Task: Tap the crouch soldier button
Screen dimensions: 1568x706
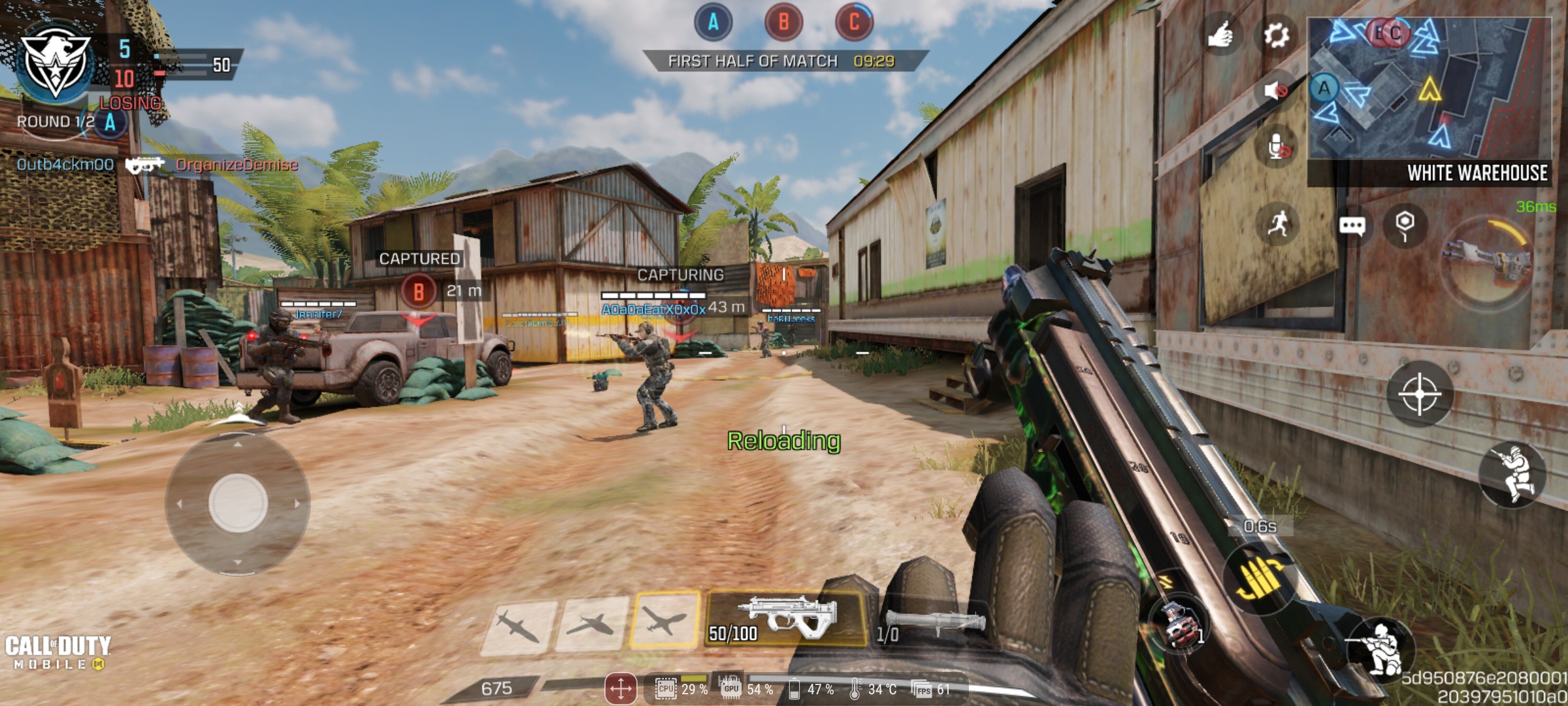Action: coord(1380,648)
